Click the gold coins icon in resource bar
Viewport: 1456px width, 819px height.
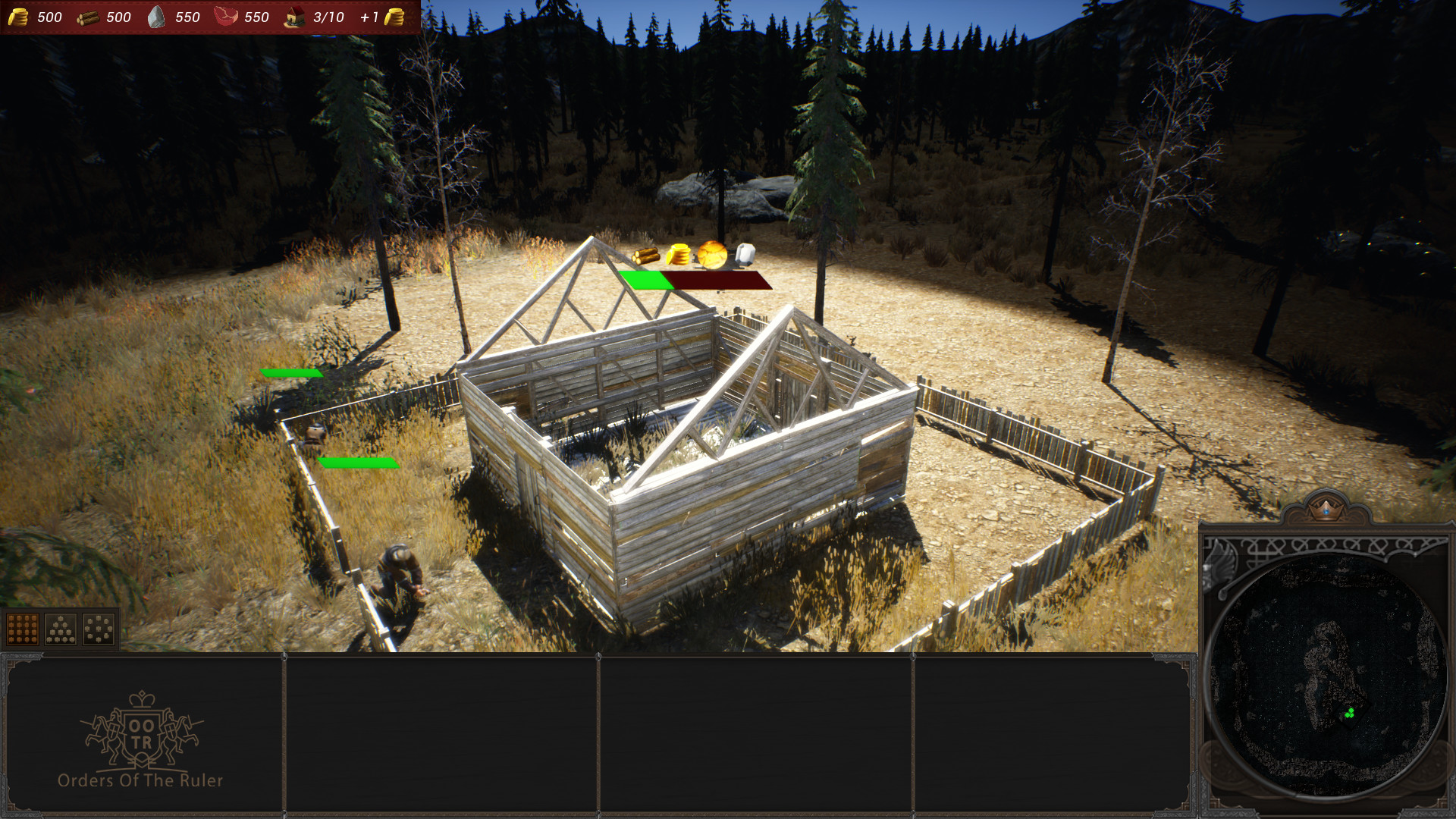20,17
